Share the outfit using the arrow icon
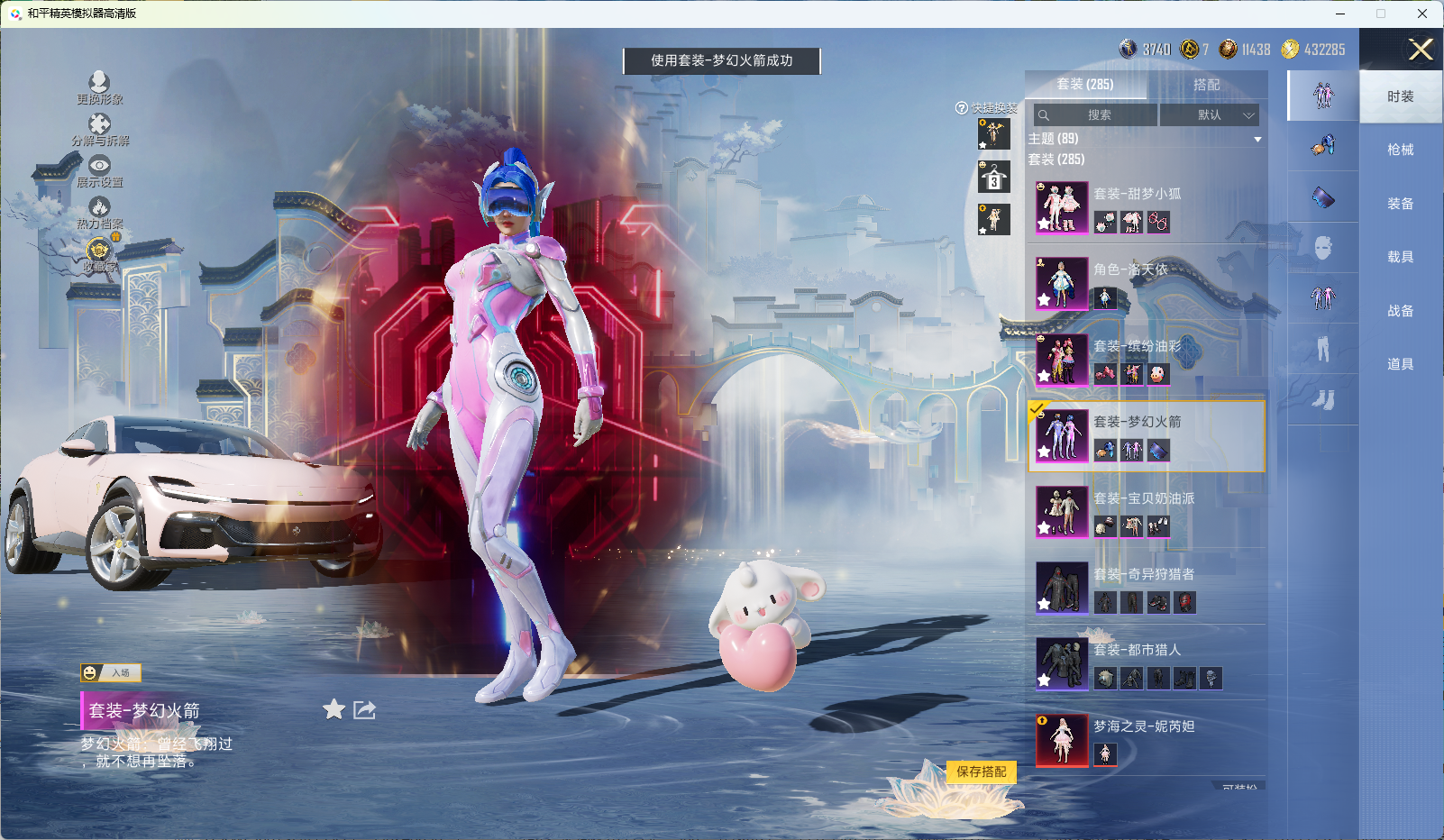This screenshot has height=840, width=1444. click(x=364, y=709)
